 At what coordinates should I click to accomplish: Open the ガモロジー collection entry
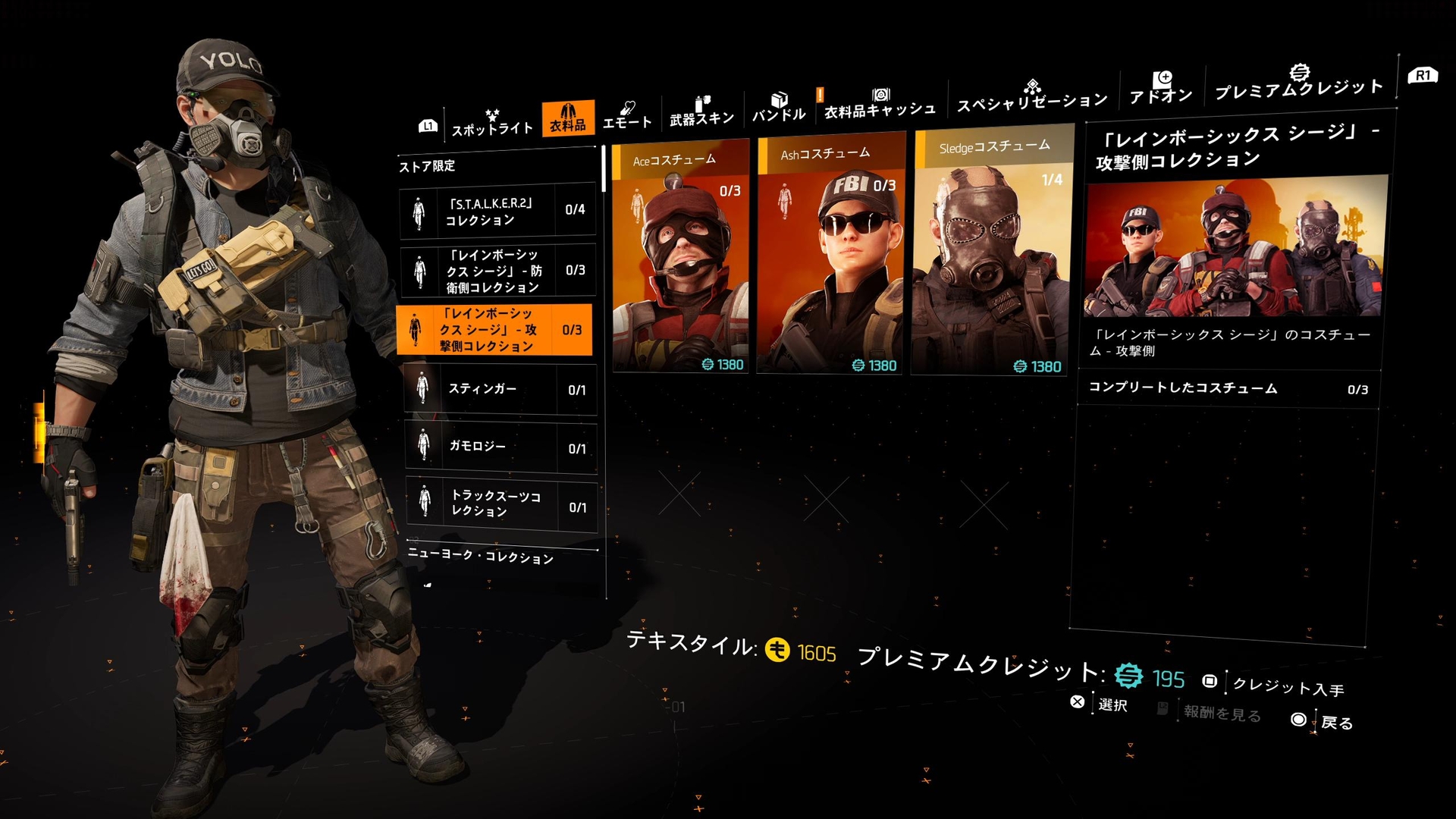point(500,447)
